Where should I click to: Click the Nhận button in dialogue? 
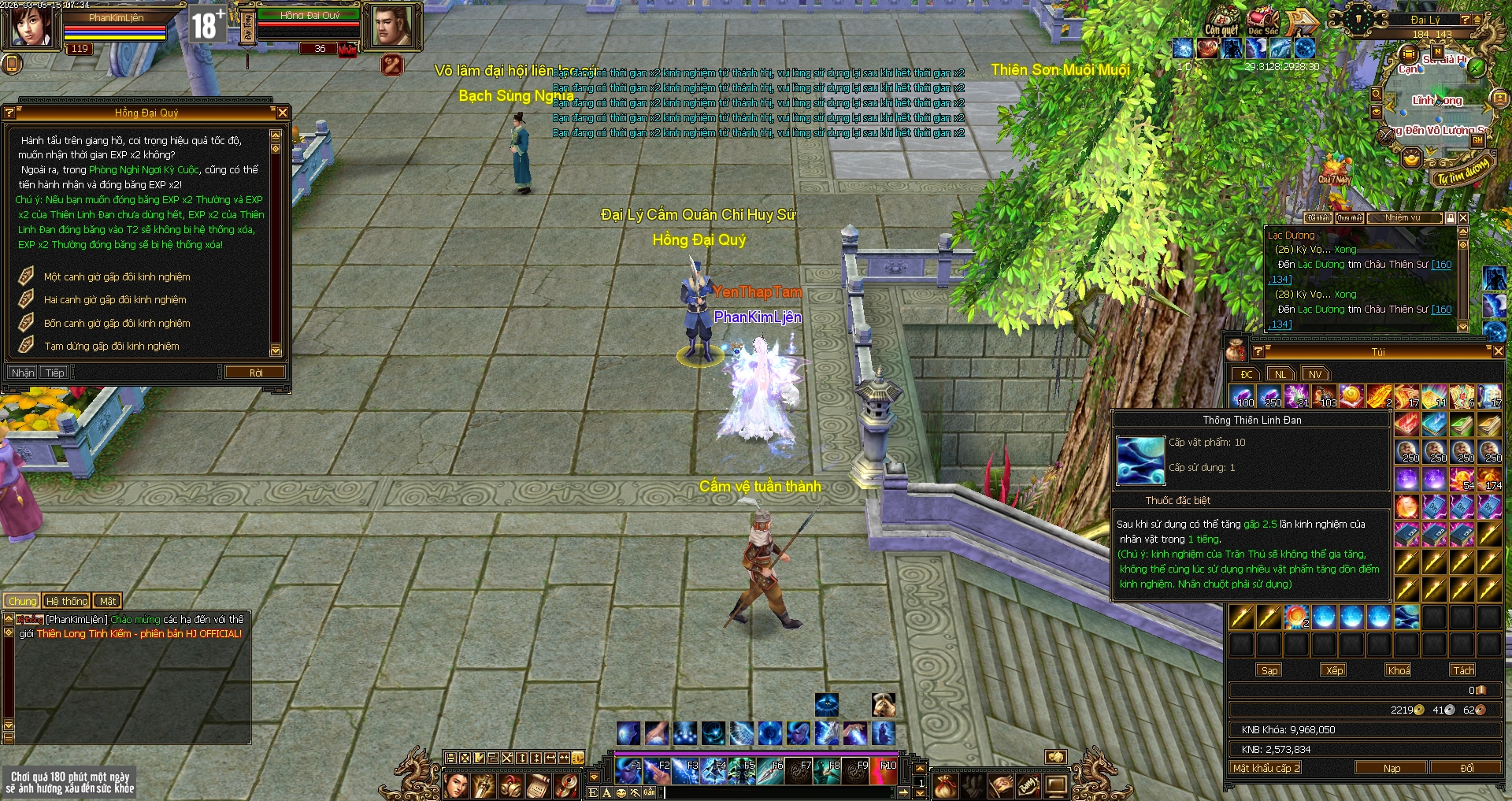pos(22,373)
